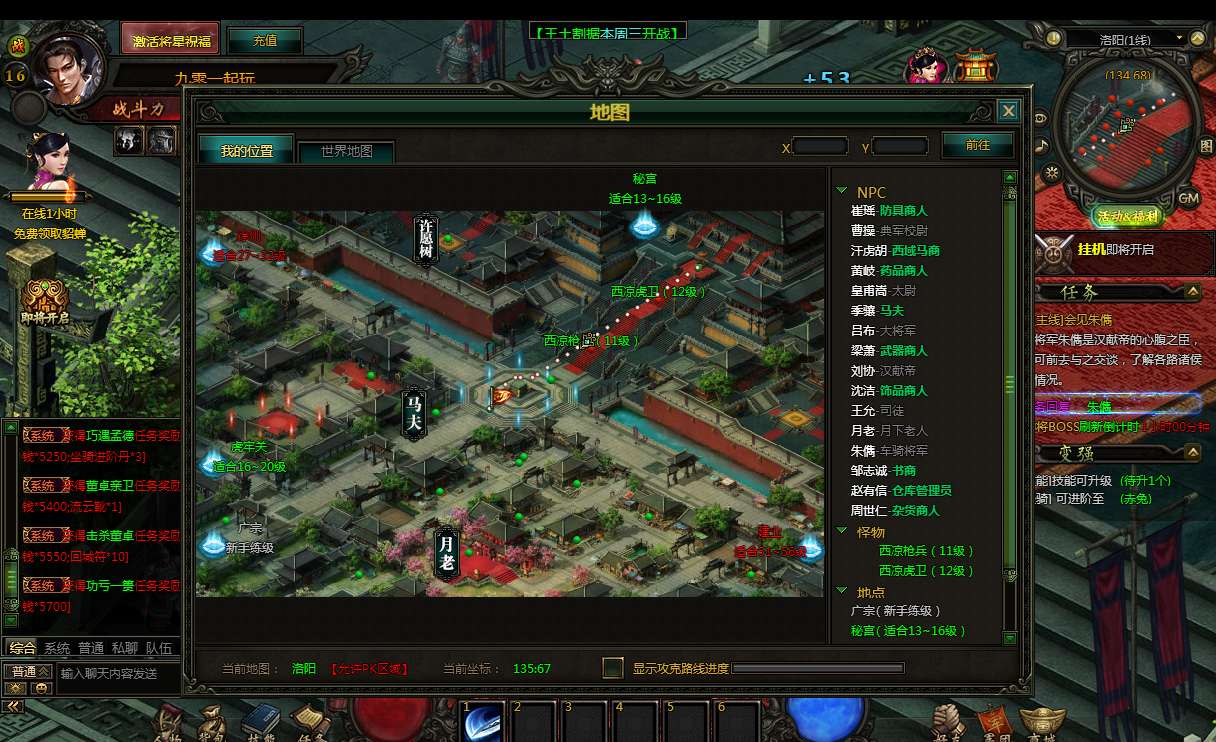Pick monster 西凉枪兵 (11级) in the list

926,551
